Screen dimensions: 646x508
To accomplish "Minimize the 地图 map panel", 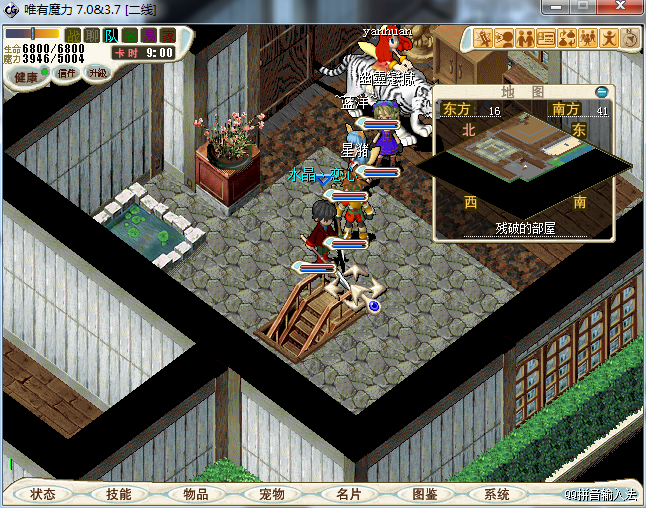I will point(601,92).
